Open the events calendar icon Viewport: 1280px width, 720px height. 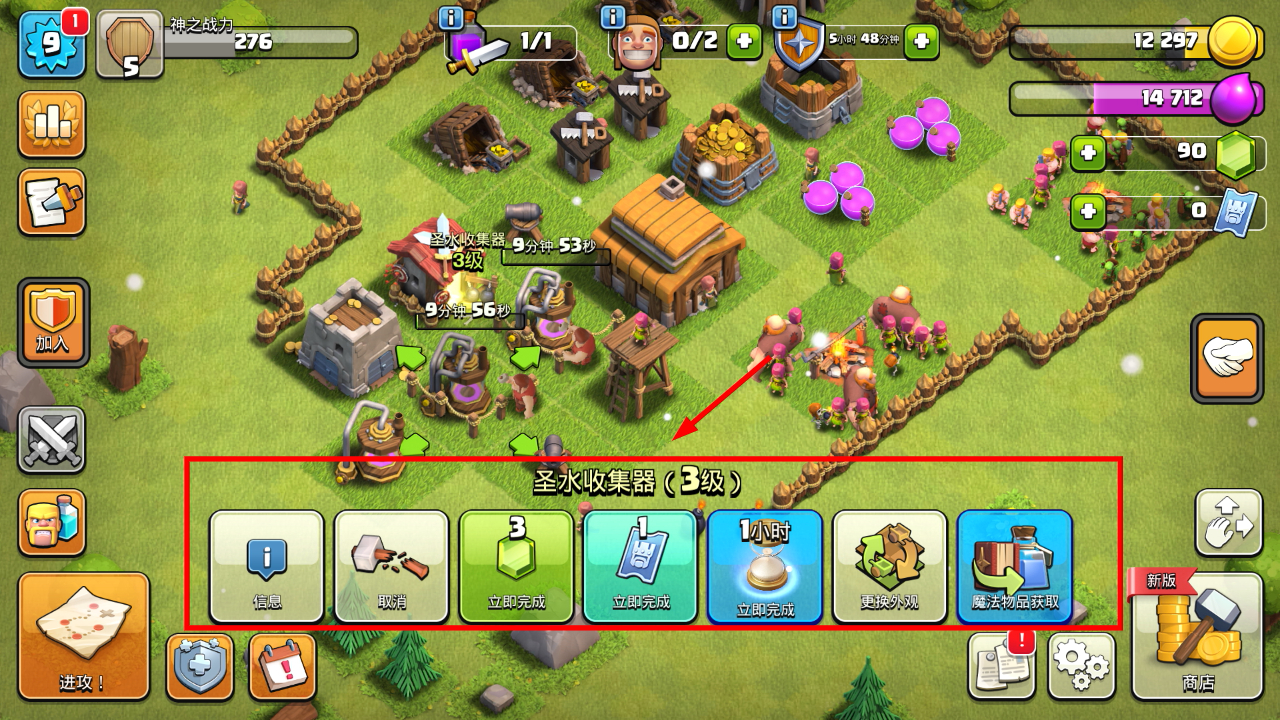pos(283,665)
